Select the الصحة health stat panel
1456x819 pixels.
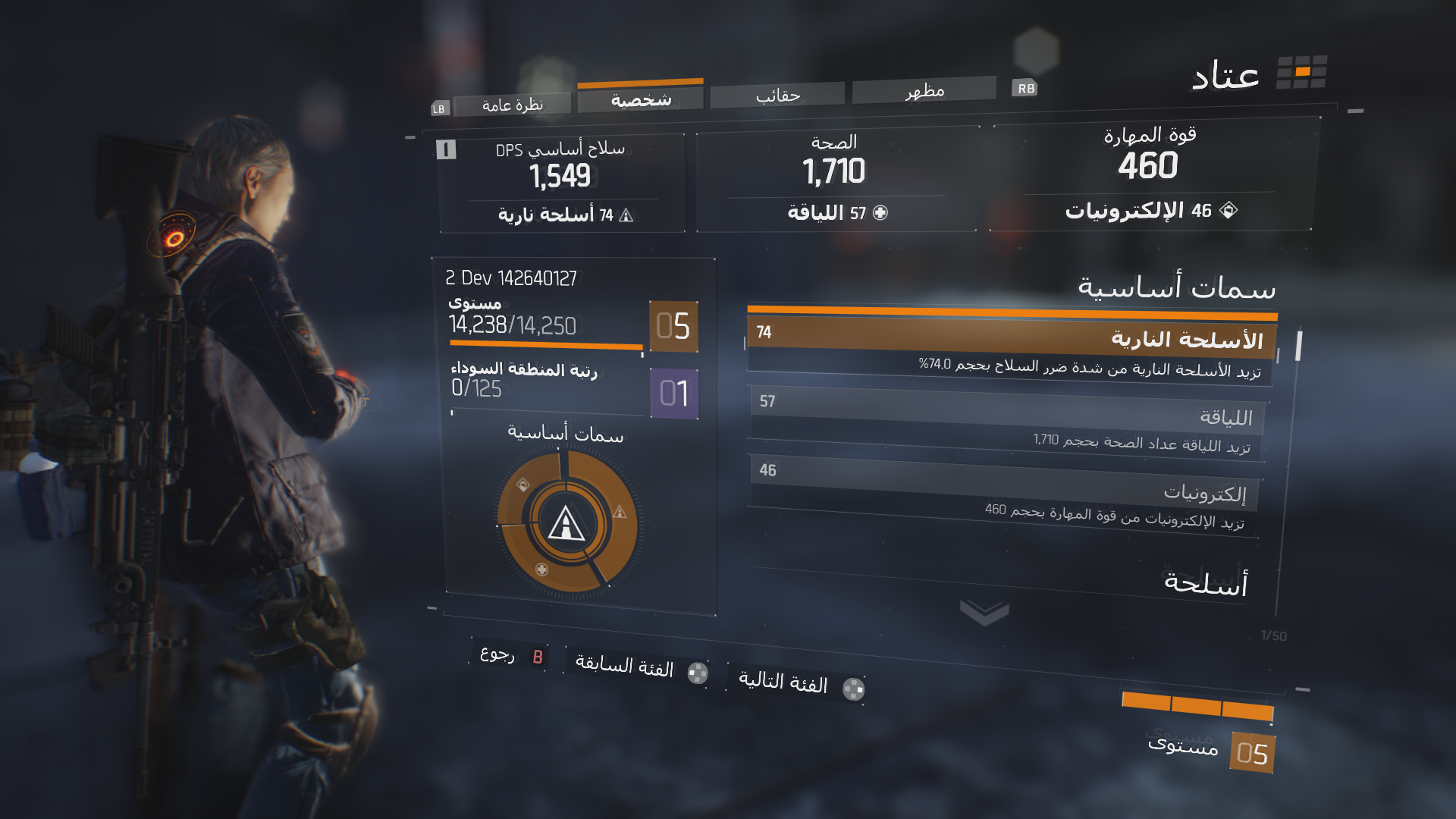coord(834,178)
